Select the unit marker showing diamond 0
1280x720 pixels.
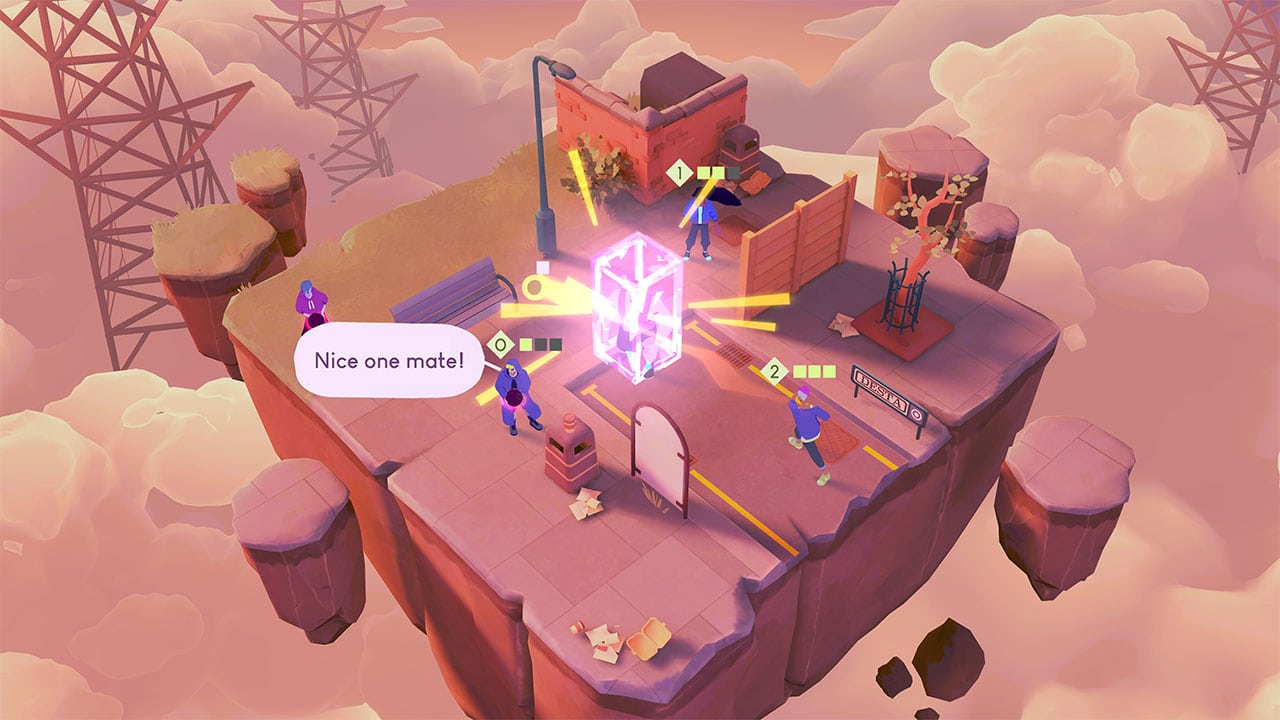[x=500, y=346]
